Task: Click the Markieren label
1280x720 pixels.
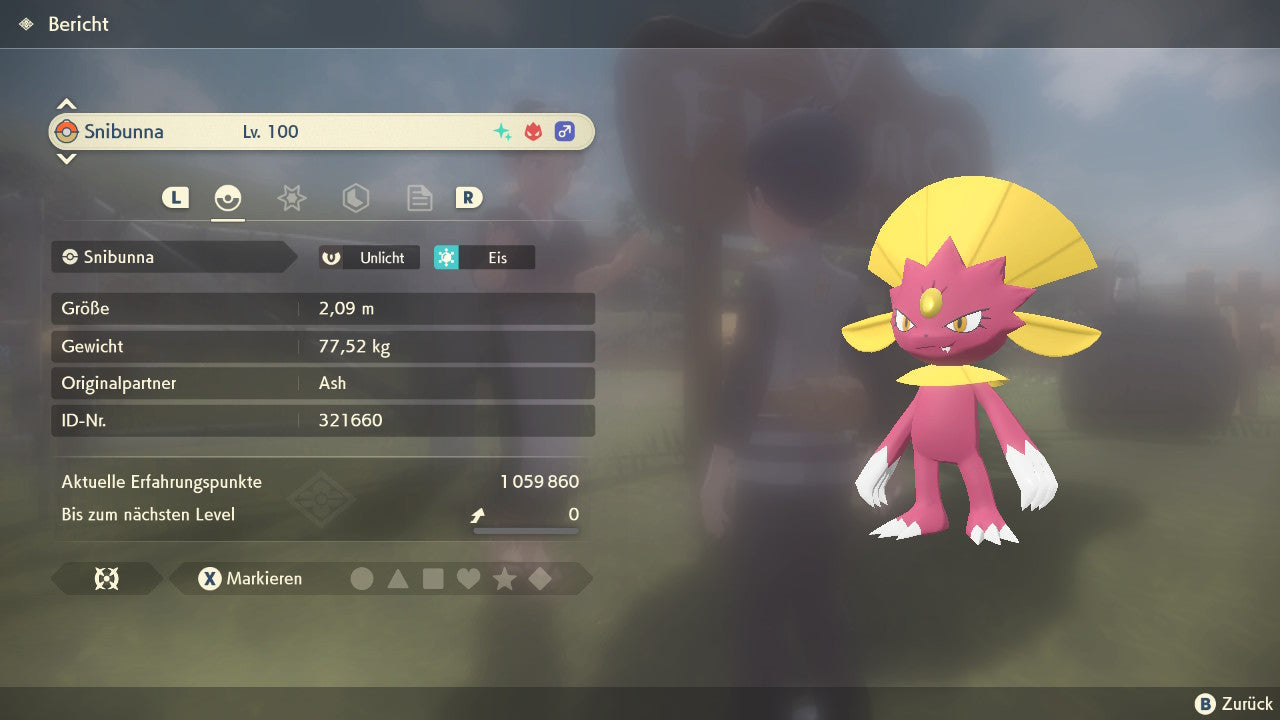Action: tap(264, 579)
